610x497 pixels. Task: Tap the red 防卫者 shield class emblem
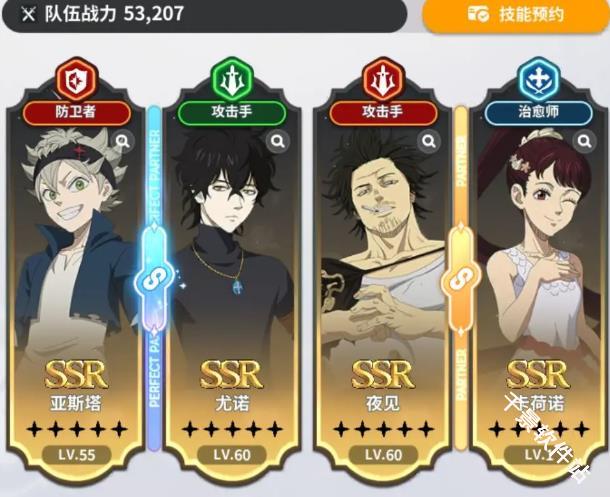[77, 78]
